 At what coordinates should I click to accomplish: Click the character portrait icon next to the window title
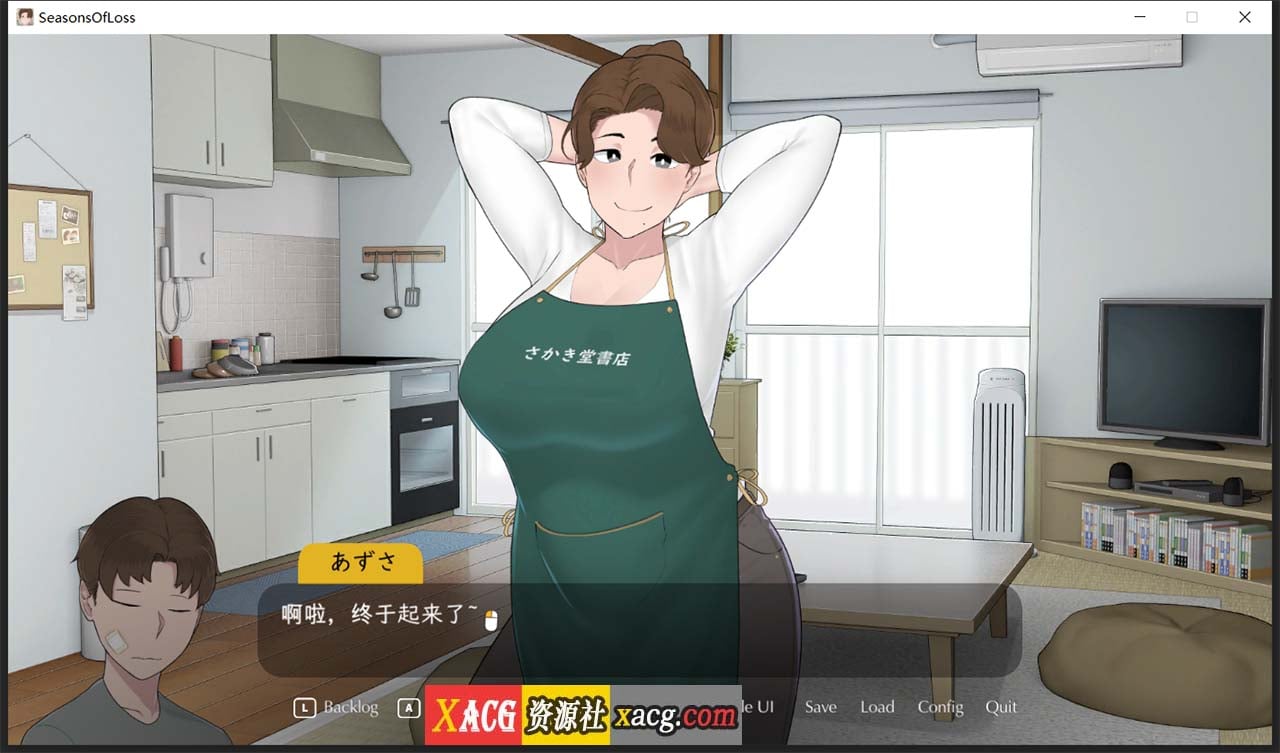point(24,16)
